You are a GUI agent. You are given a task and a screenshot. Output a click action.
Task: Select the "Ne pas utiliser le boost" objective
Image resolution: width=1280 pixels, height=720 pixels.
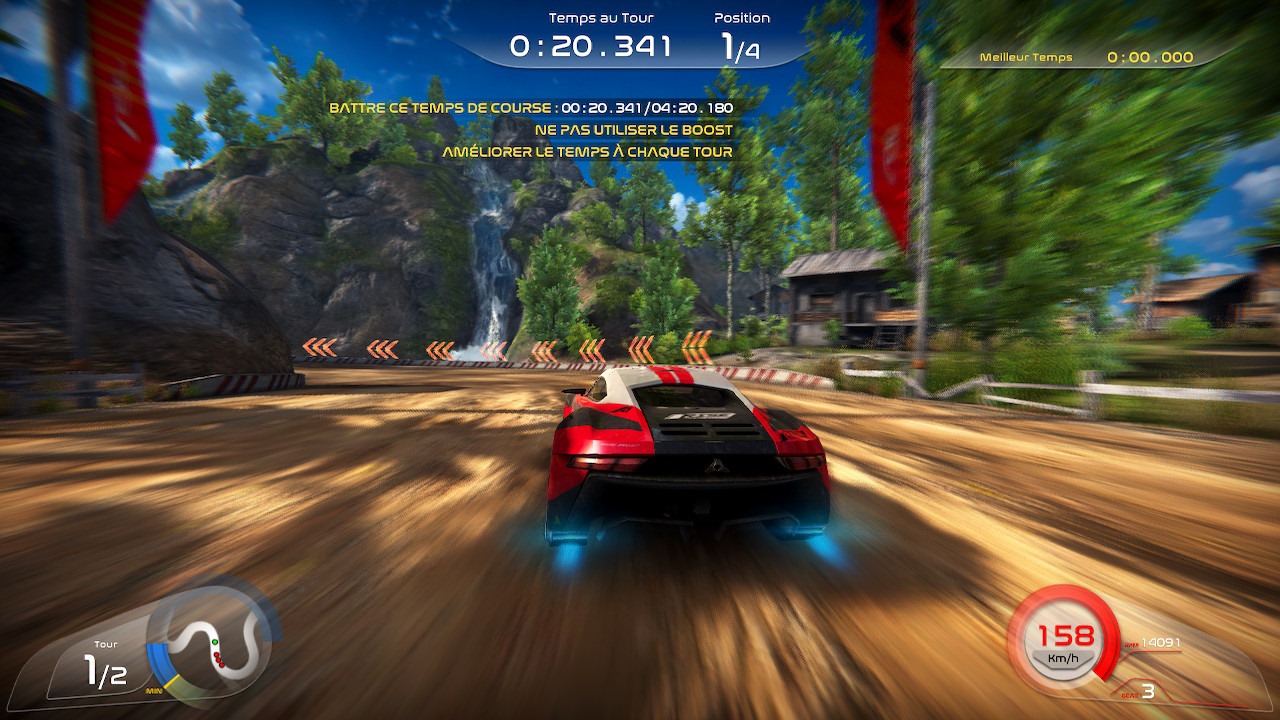point(633,130)
